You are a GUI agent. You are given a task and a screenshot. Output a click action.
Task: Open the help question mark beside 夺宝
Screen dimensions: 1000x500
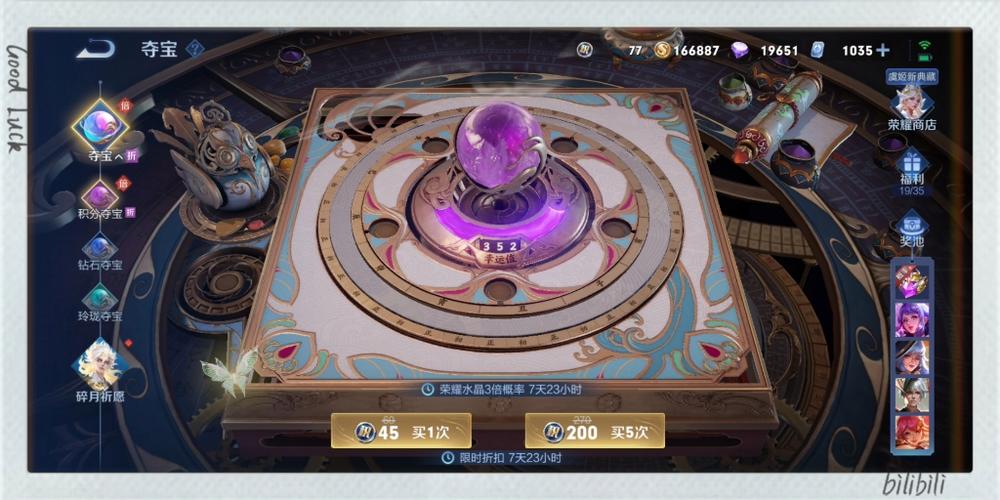[x=196, y=48]
